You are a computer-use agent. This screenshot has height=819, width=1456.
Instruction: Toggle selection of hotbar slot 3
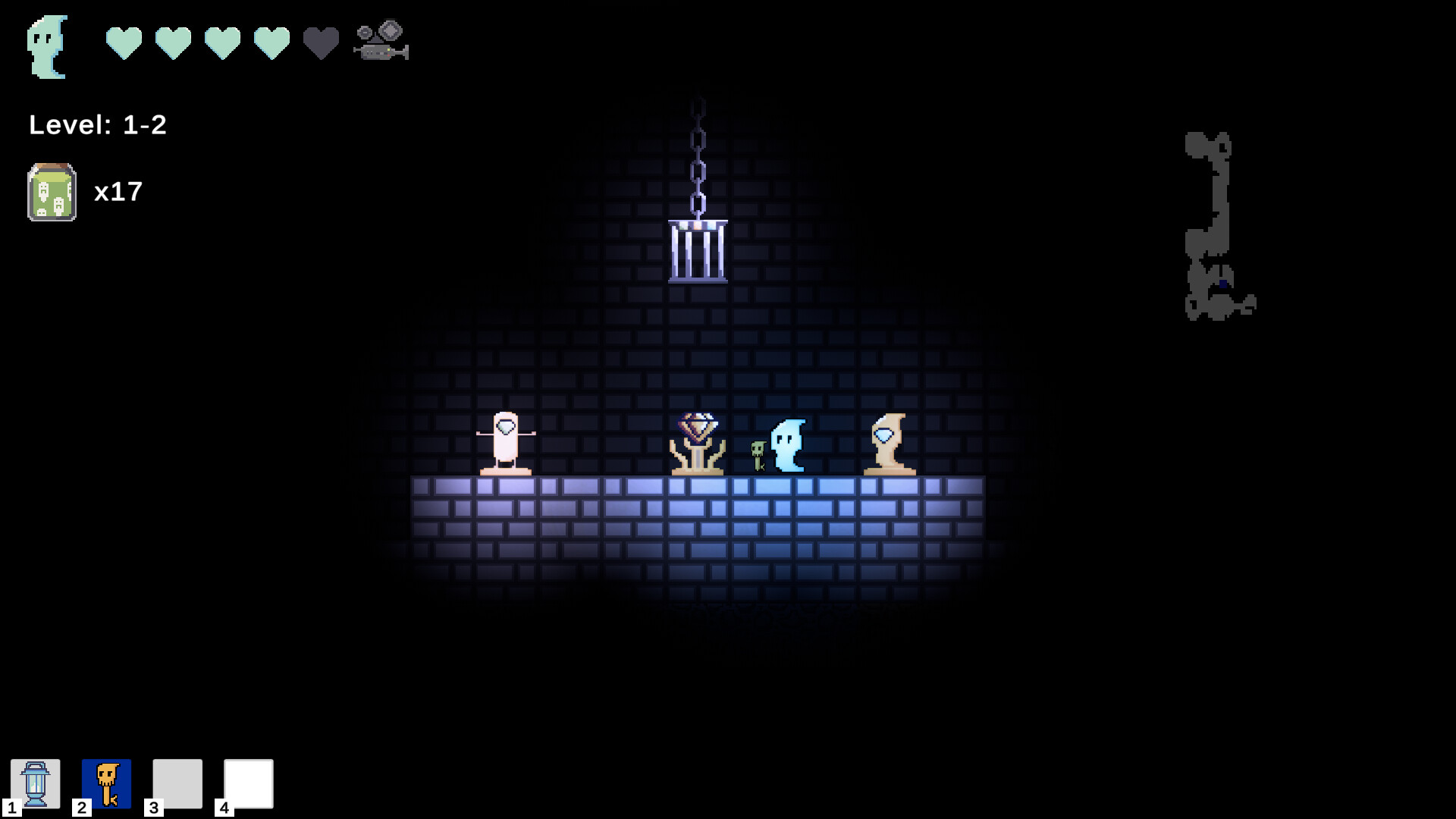(x=176, y=784)
